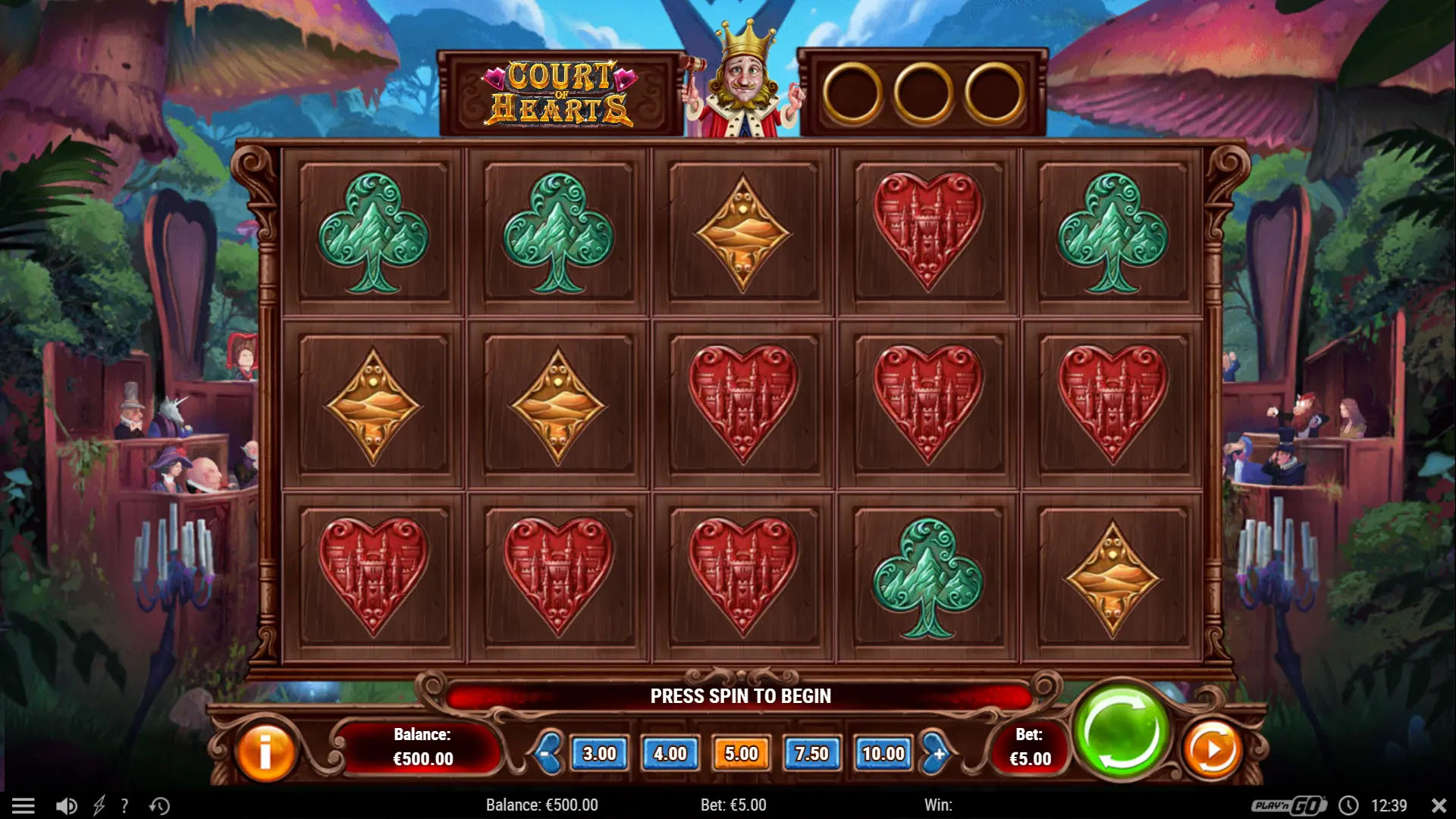Mute the game sound with speaker icon
The image size is (1456, 819).
(67, 805)
